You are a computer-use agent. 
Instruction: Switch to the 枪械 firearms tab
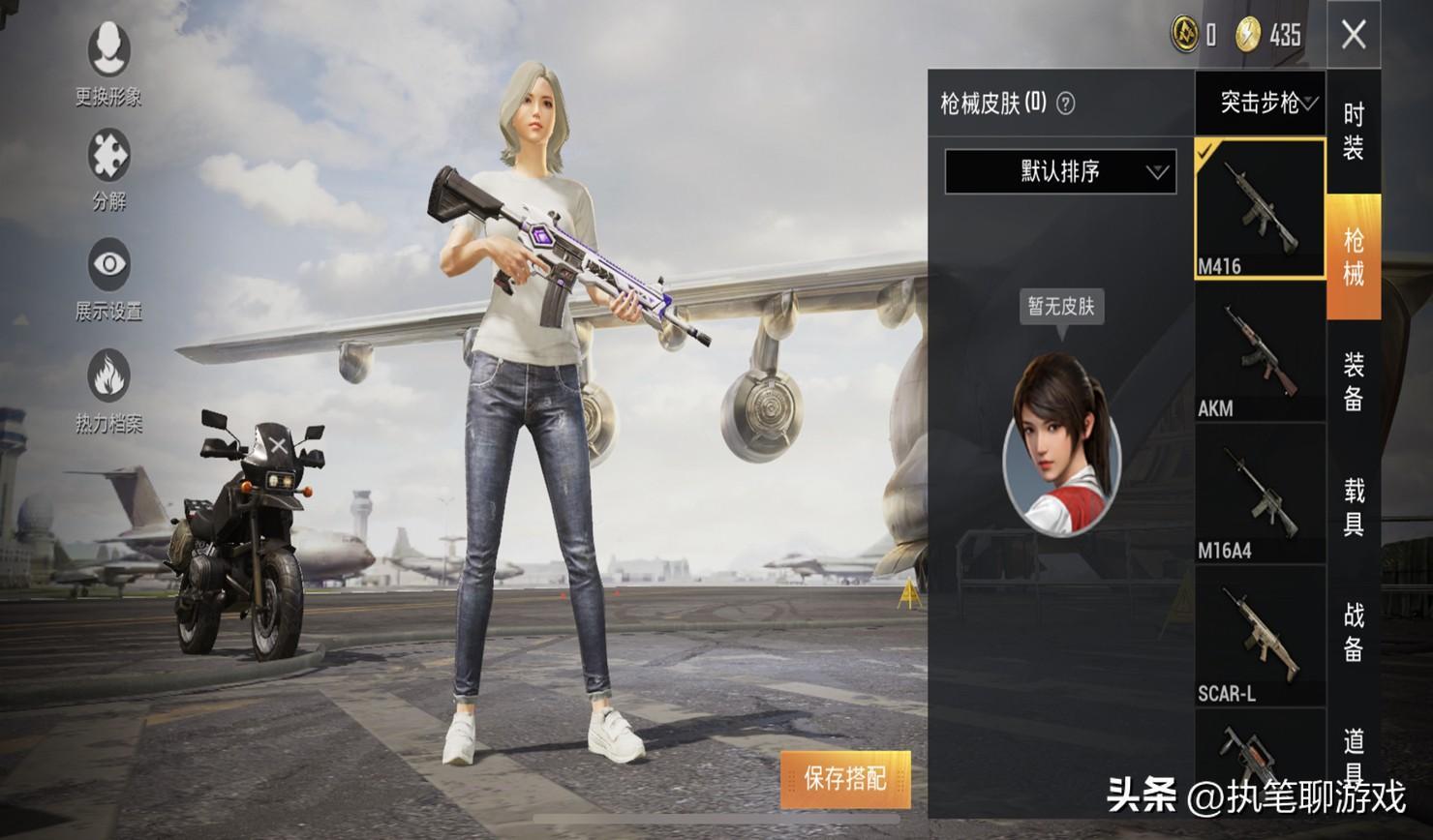1354,256
